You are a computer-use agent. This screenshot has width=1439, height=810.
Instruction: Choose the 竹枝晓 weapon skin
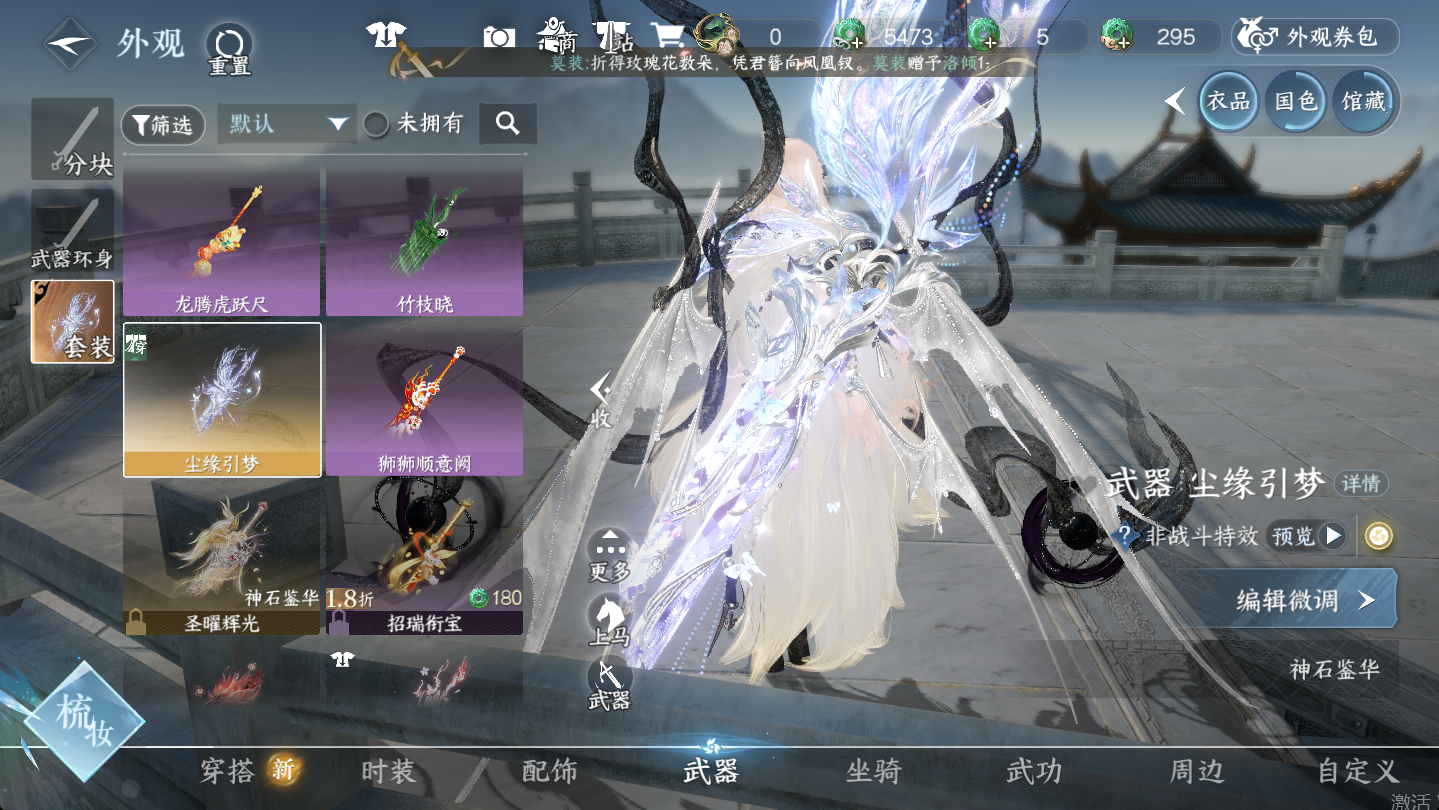[424, 241]
